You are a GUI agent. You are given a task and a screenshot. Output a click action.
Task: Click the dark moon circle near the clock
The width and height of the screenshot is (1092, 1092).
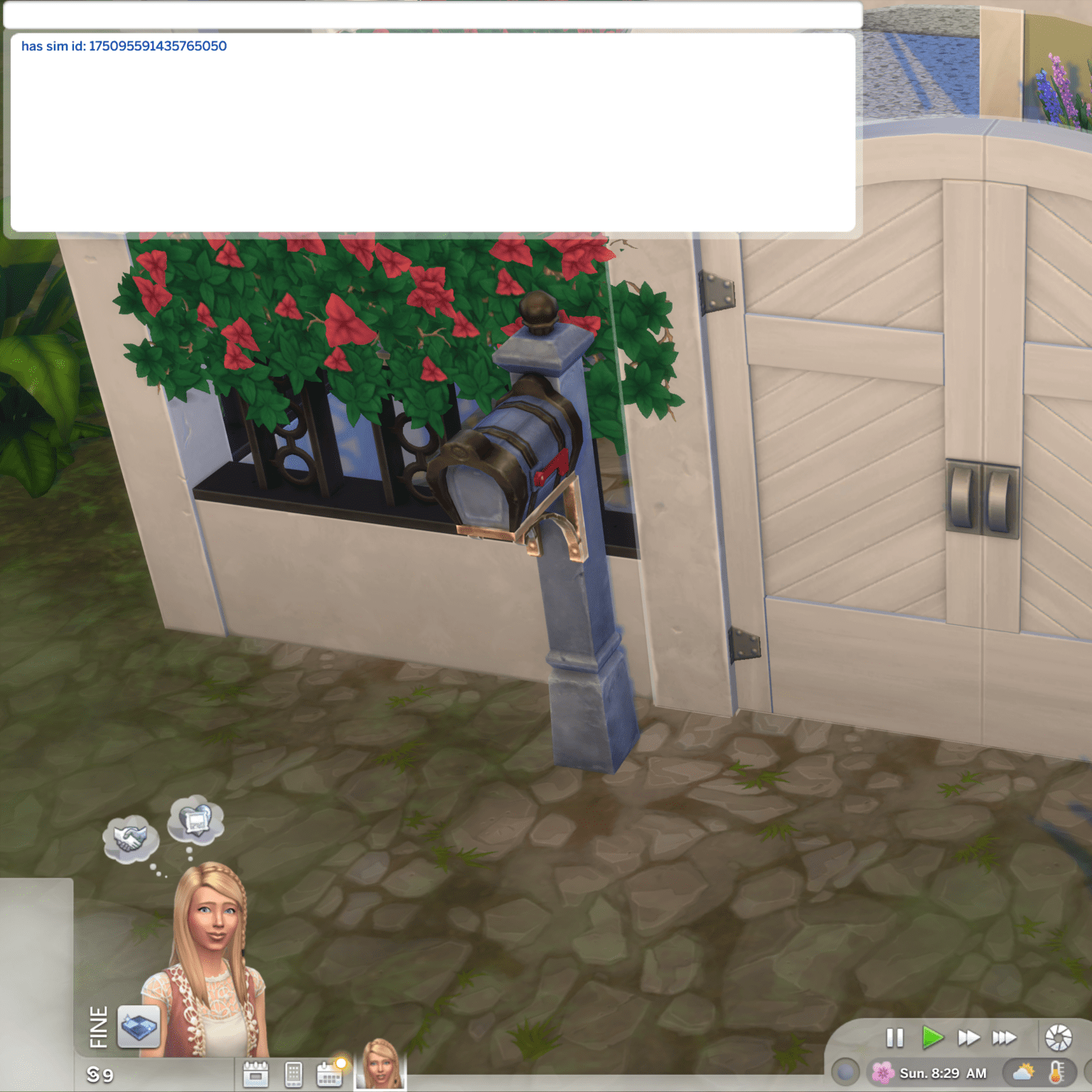[x=846, y=1072]
